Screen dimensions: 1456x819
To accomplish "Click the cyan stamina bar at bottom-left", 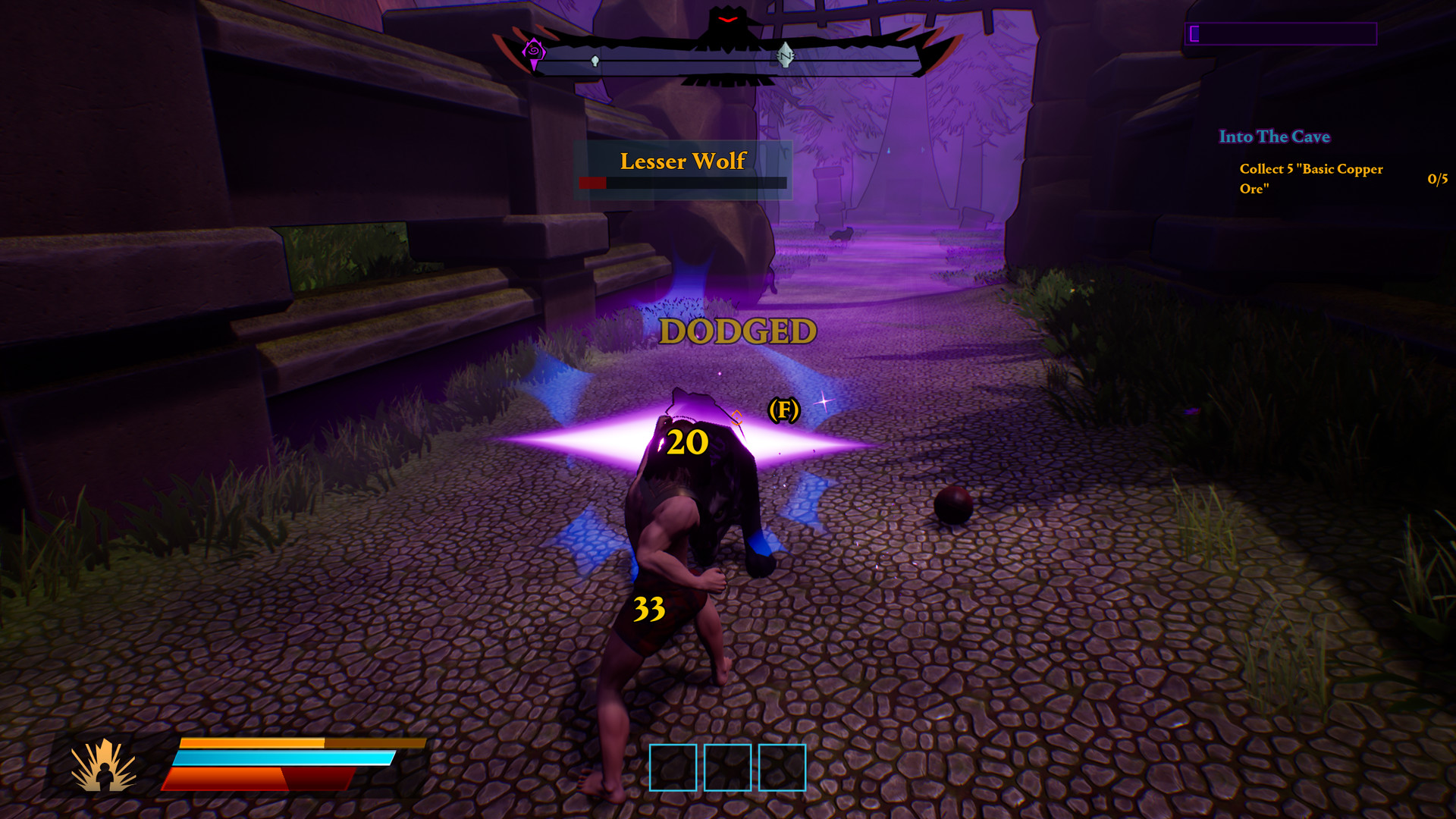I will click(x=284, y=759).
